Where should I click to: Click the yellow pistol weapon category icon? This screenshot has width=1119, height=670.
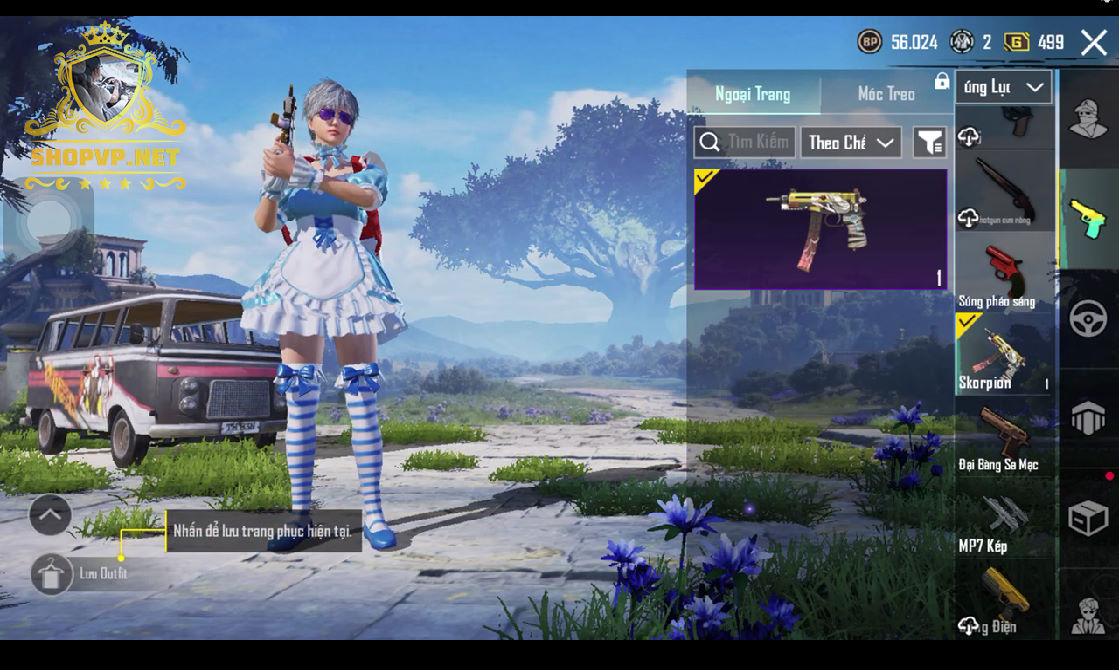(x=1088, y=219)
